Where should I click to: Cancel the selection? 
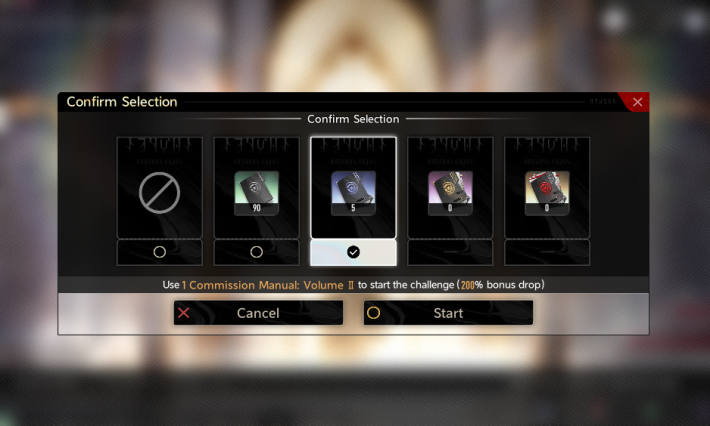[x=258, y=313]
